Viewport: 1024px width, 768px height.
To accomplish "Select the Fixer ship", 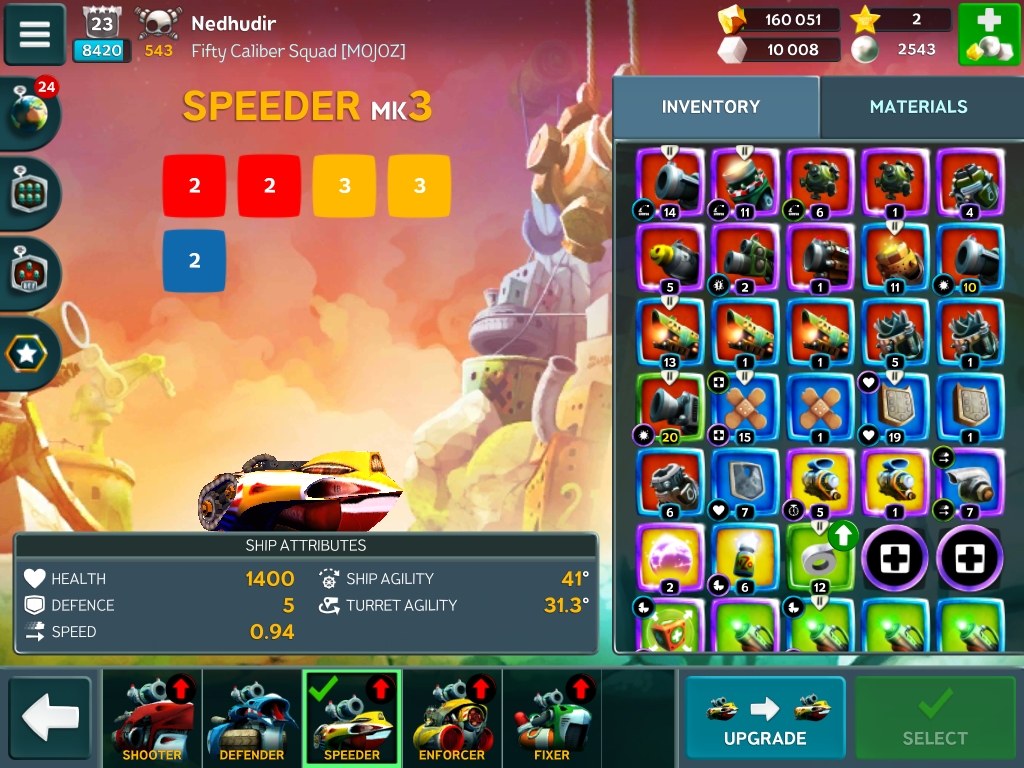I will 551,718.
